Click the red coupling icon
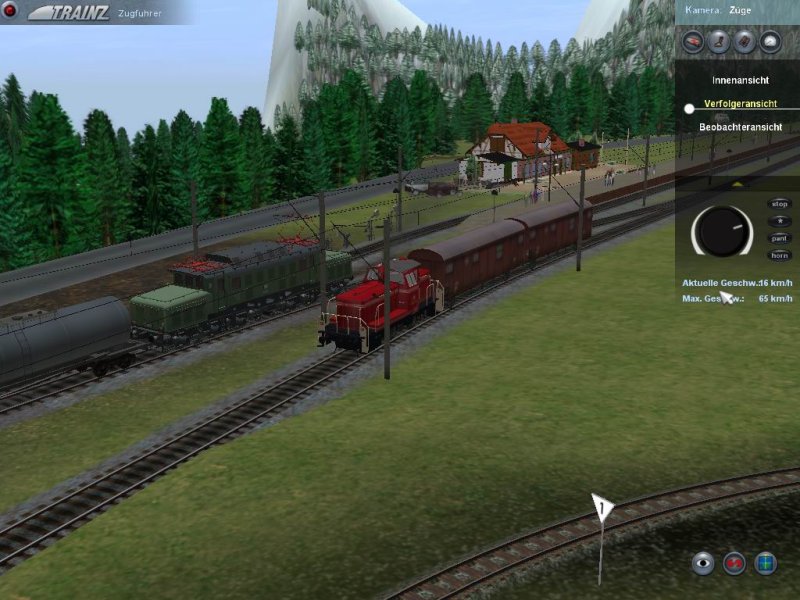The height and width of the screenshot is (600, 800). pos(735,563)
